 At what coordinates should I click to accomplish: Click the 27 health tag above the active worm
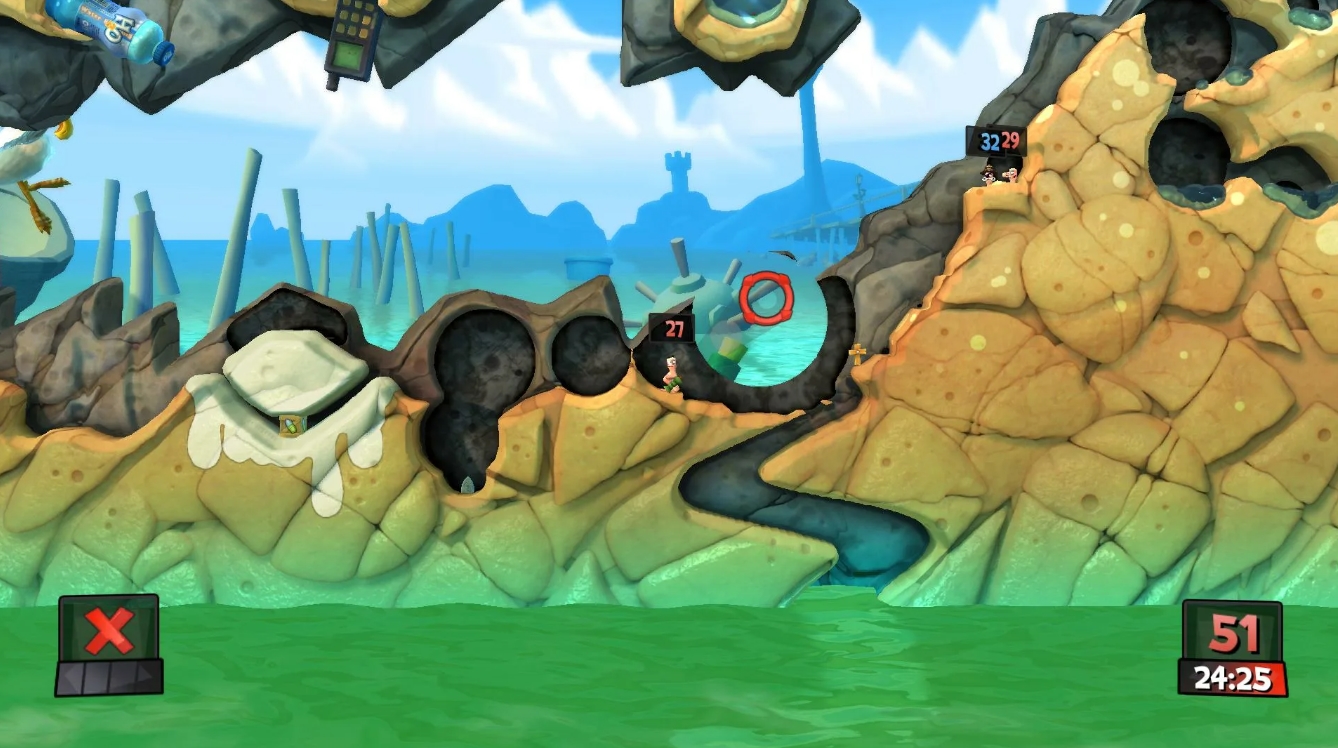[x=672, y=327]
